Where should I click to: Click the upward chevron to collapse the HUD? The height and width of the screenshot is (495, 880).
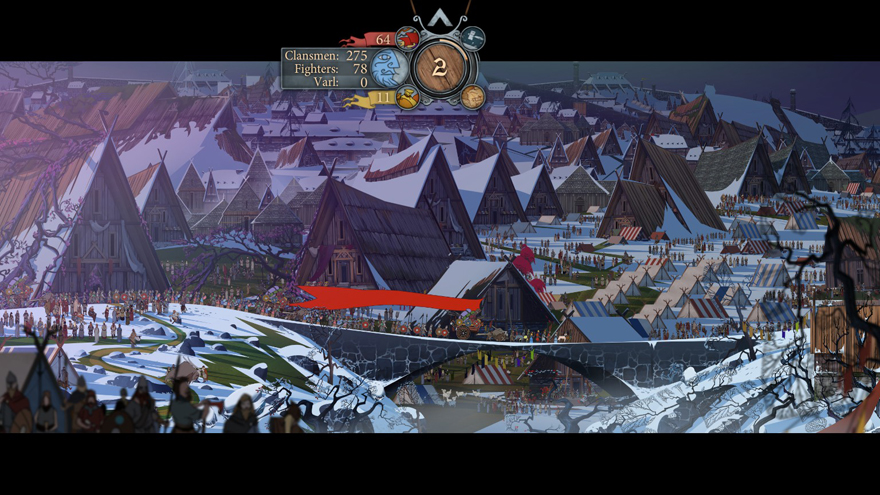click(x=439, y=18)
